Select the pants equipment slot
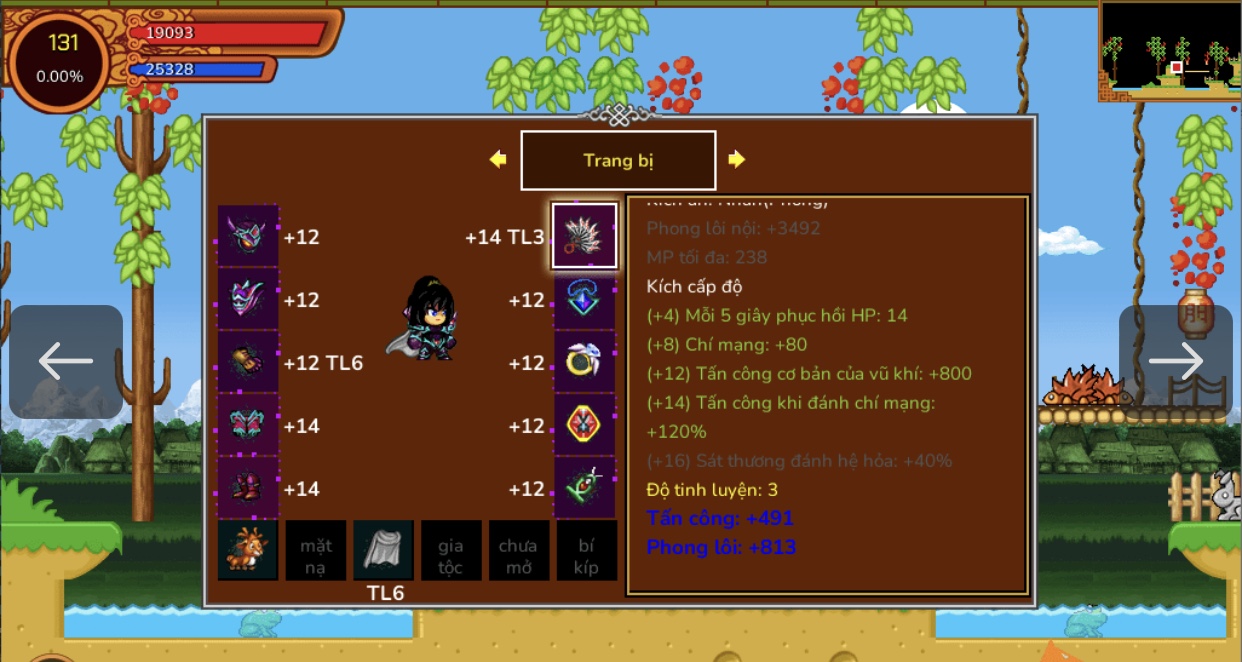The width and height of the screenshot is (1242, 662). tap(247, 426)
